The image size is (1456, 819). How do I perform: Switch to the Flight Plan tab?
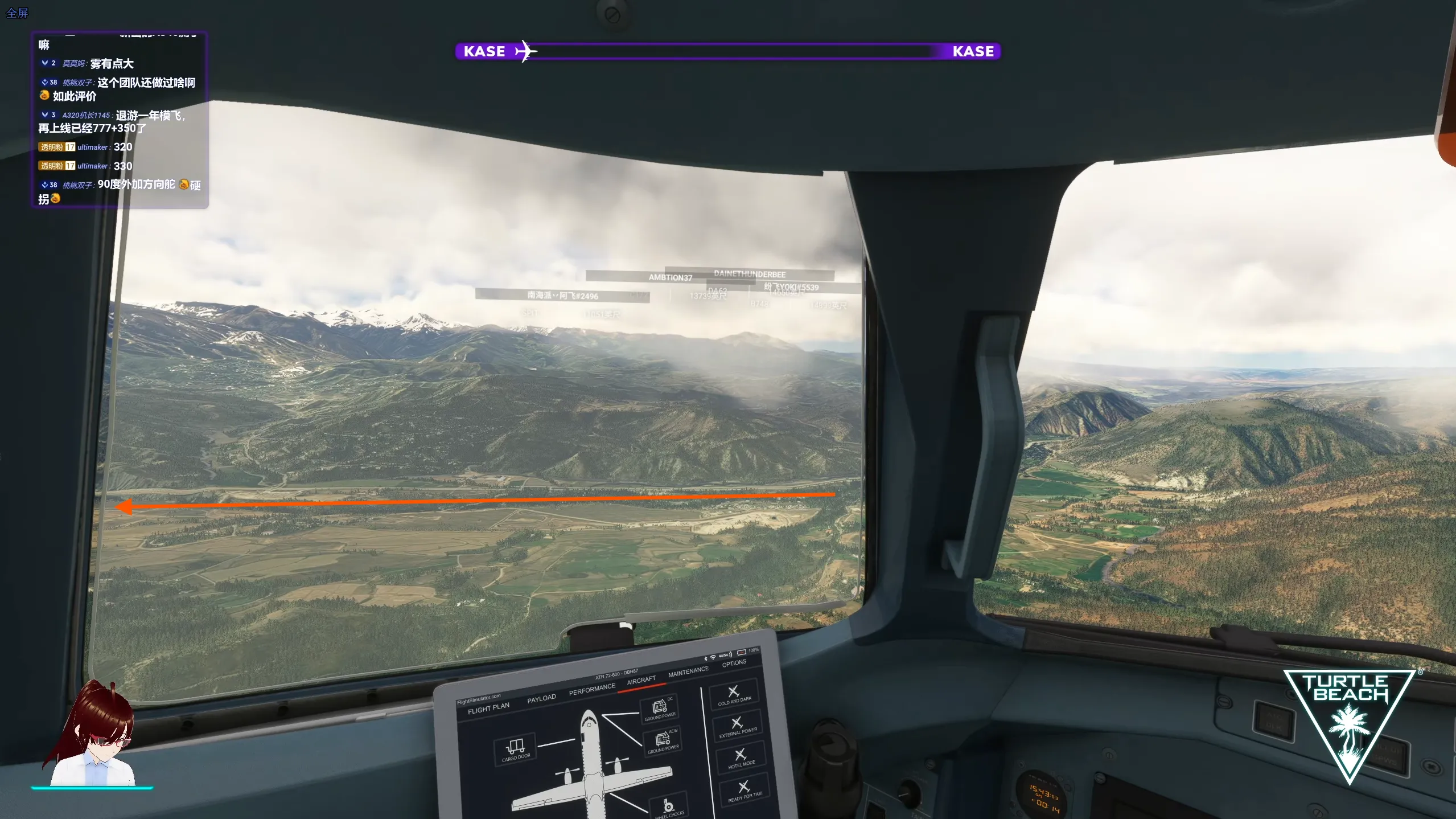pyautogui.click(x=488, y=708)
